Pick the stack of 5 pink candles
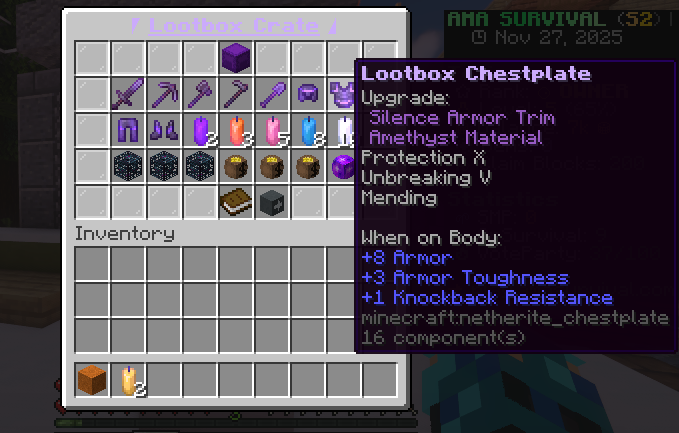679x433 pixels. click(x=272, y=130)
